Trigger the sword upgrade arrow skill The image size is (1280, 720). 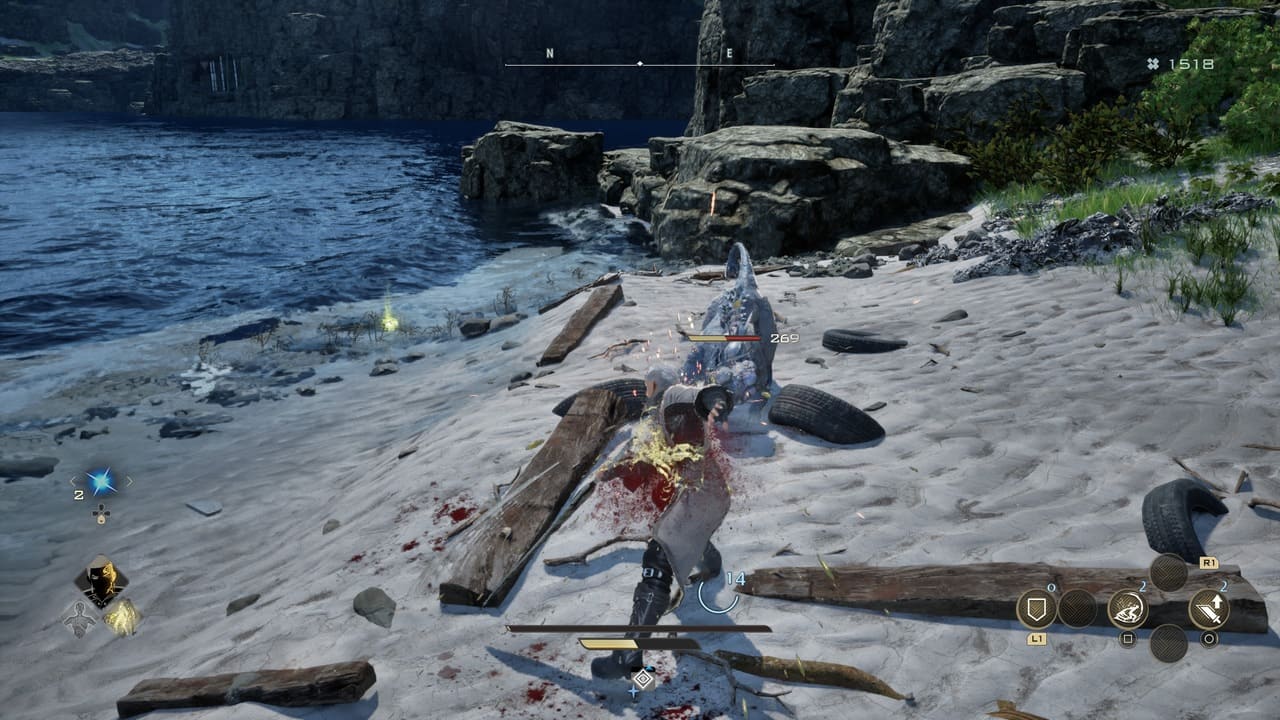1208,608
